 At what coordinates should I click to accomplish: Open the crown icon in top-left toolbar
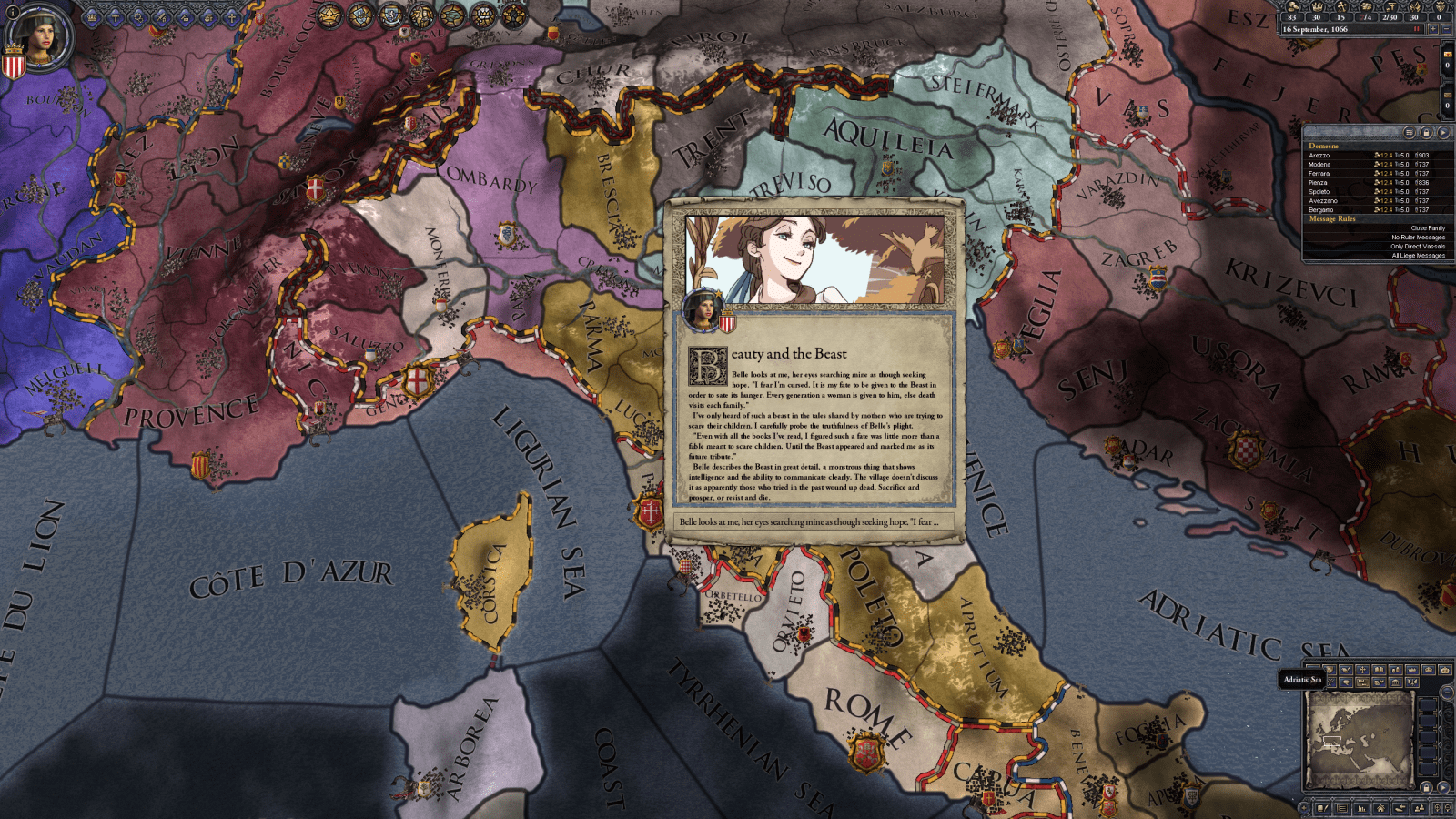coord(92,18)
